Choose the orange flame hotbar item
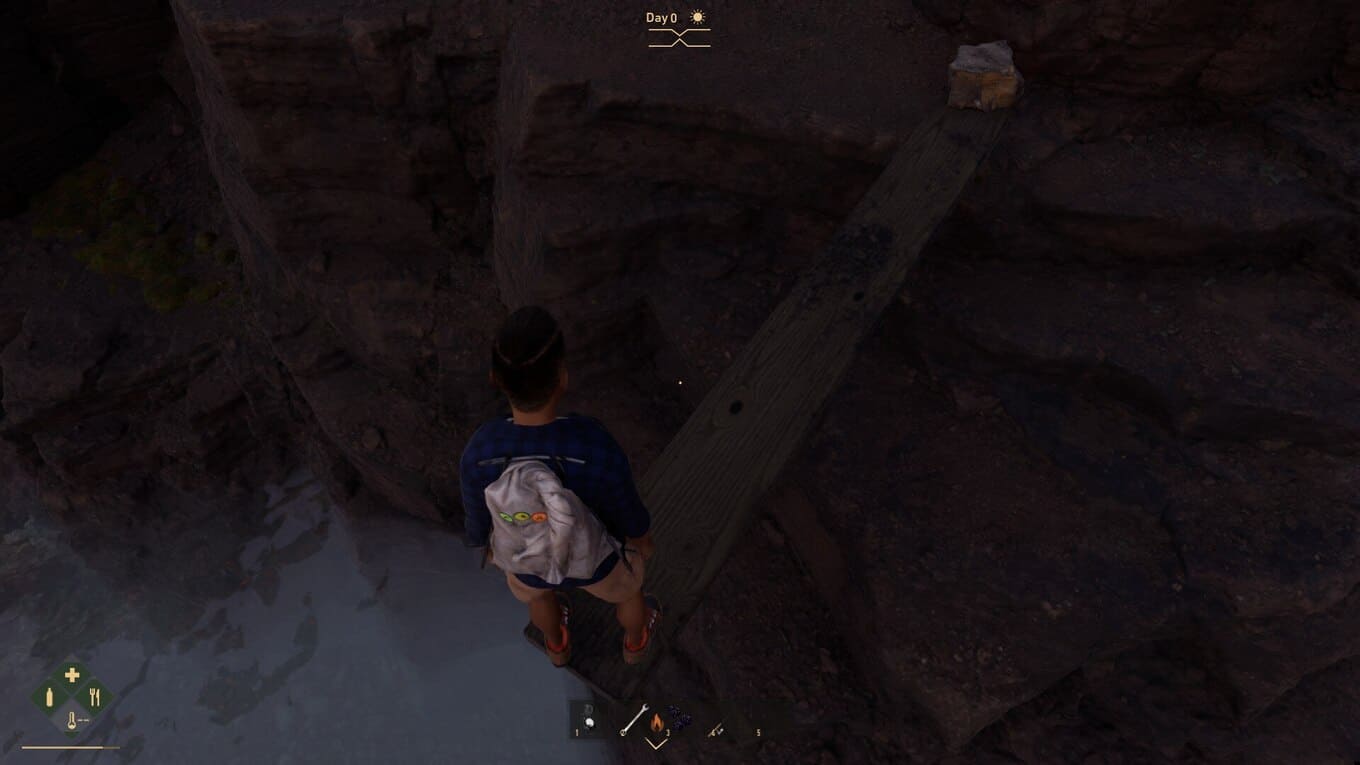This screenshot has height=765, width=1360. coord(657,720)
